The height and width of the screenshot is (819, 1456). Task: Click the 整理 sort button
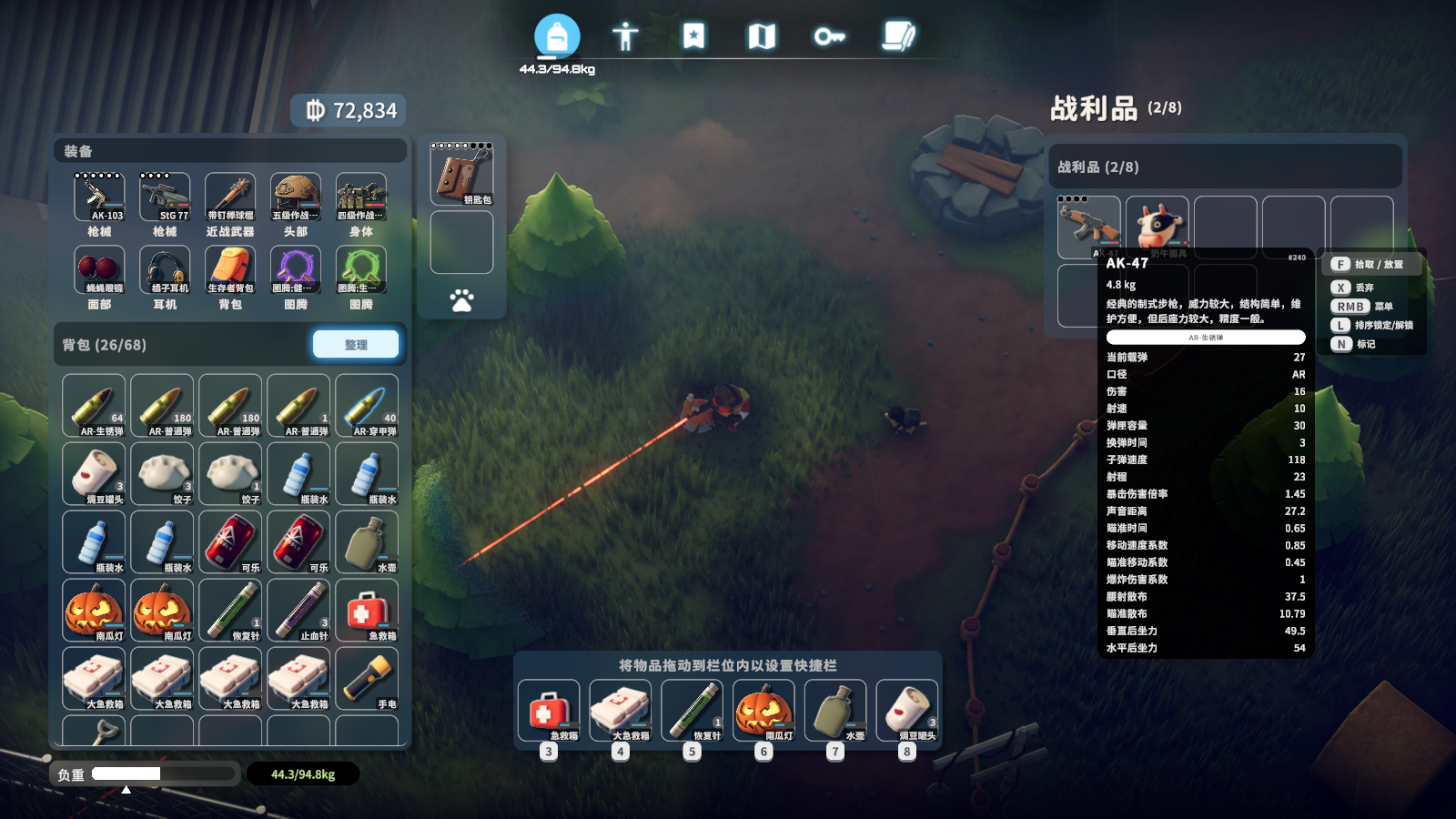(x=356, y=344)
